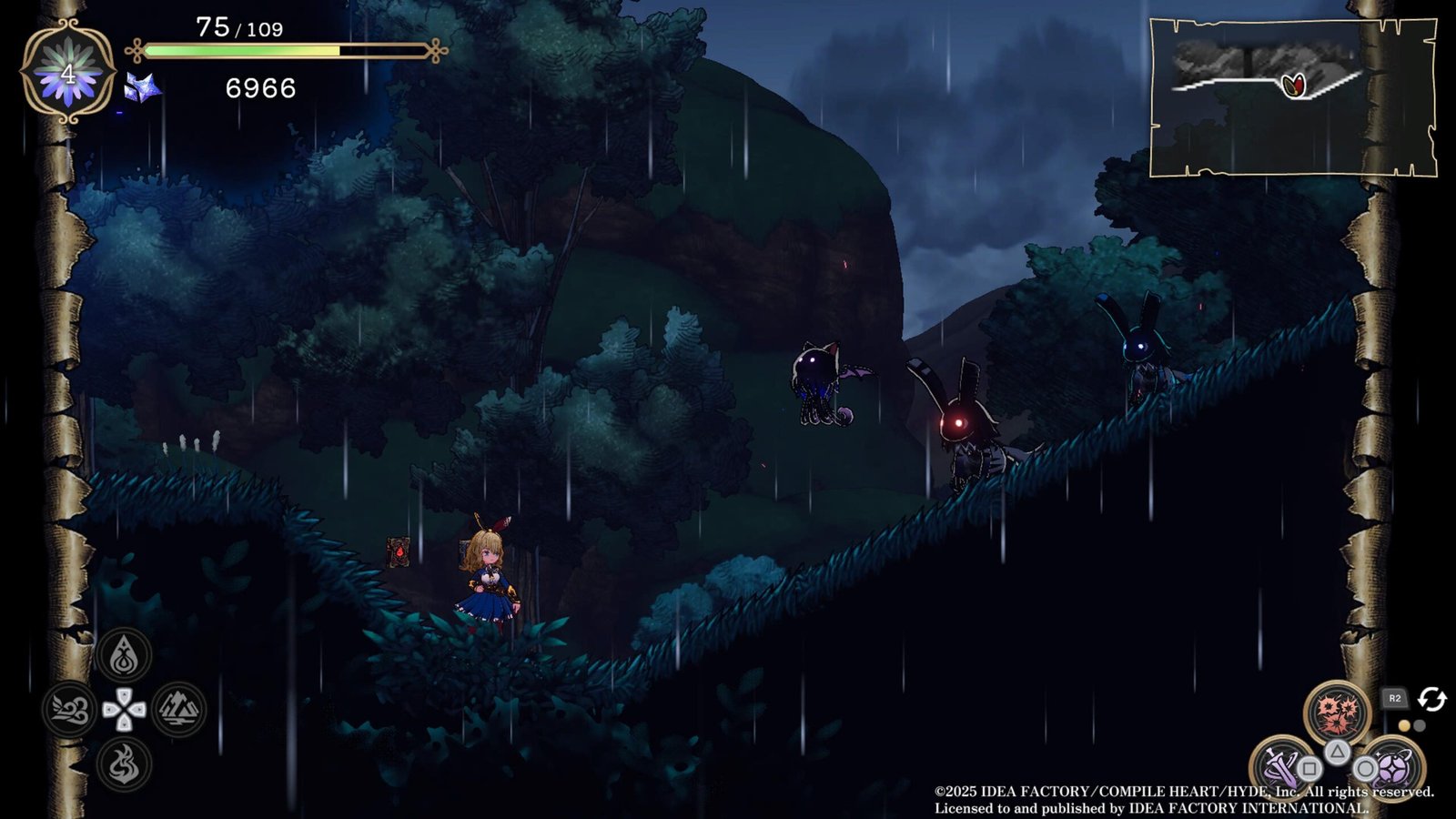Open the minimap in the corner
Viewport: 1456px width, 819px height.
coord(1292,97)
